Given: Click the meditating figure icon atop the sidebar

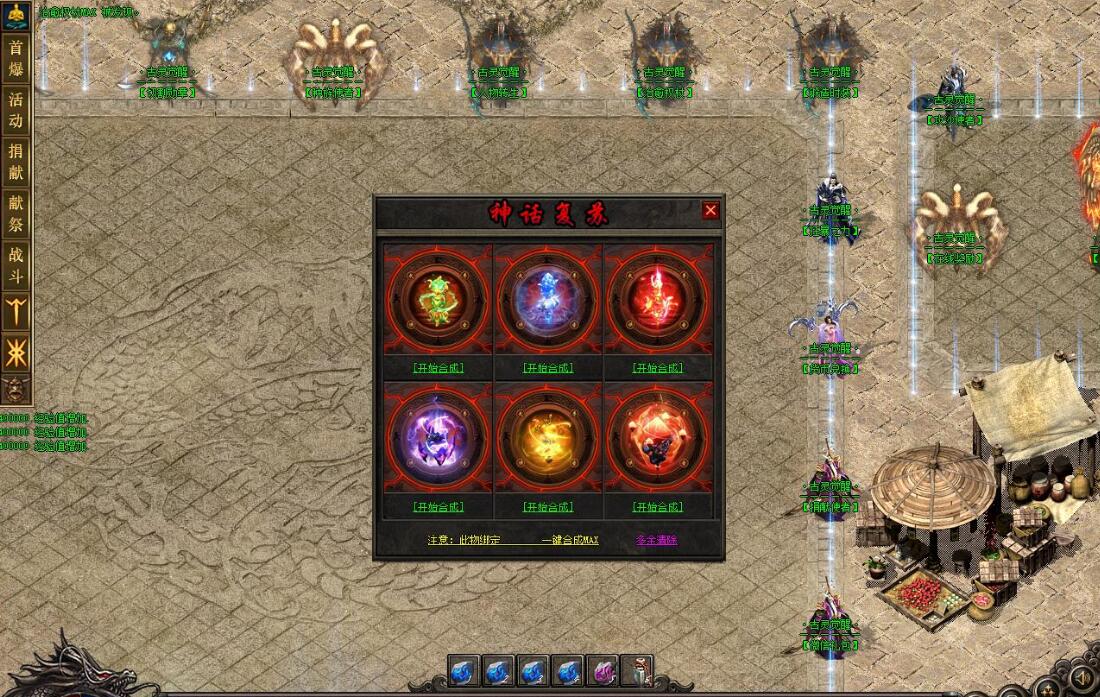Looking at the screenshot, I should (16, 16).
